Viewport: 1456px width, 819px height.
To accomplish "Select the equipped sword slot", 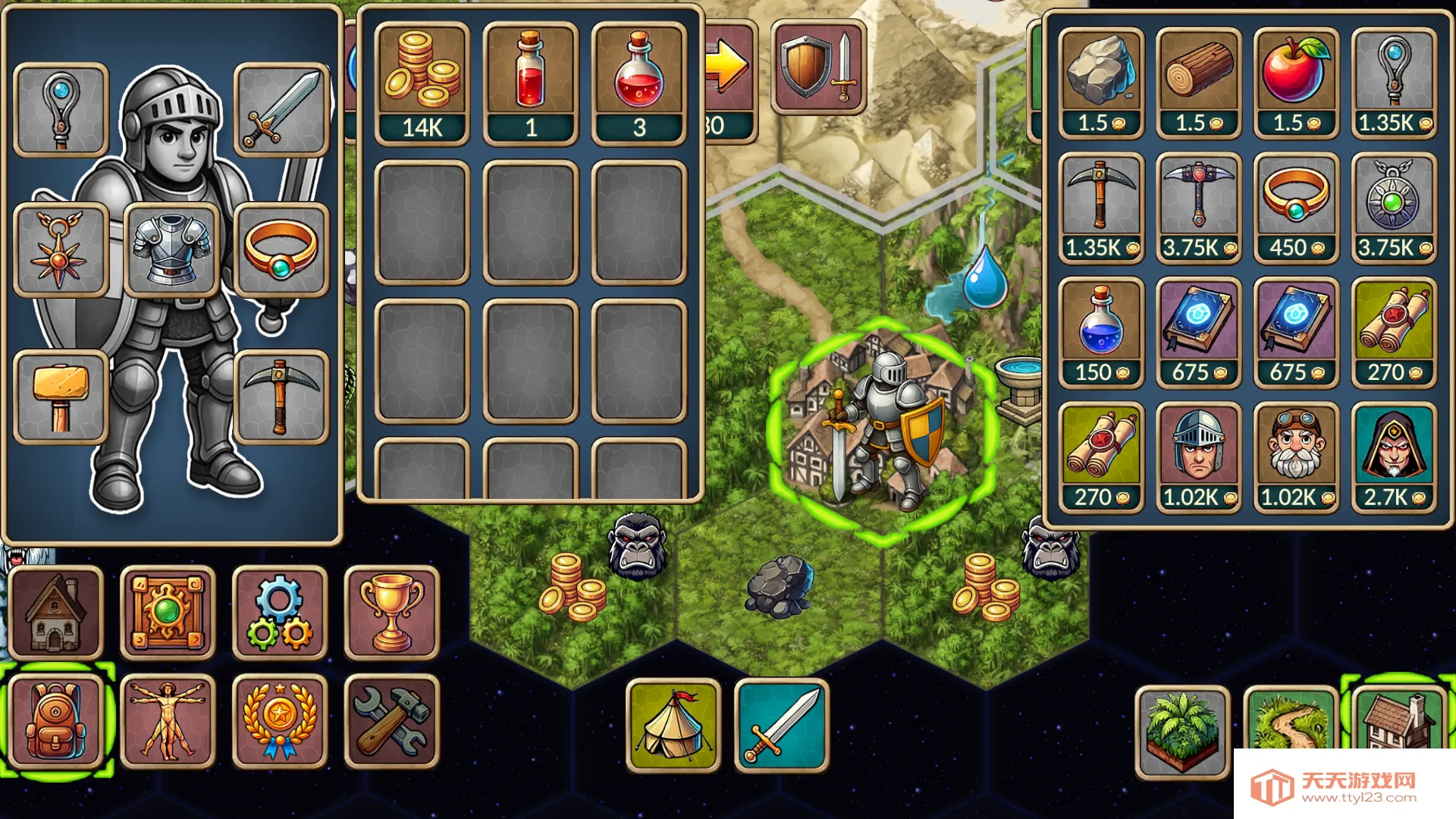I will [x=281, y=110].
